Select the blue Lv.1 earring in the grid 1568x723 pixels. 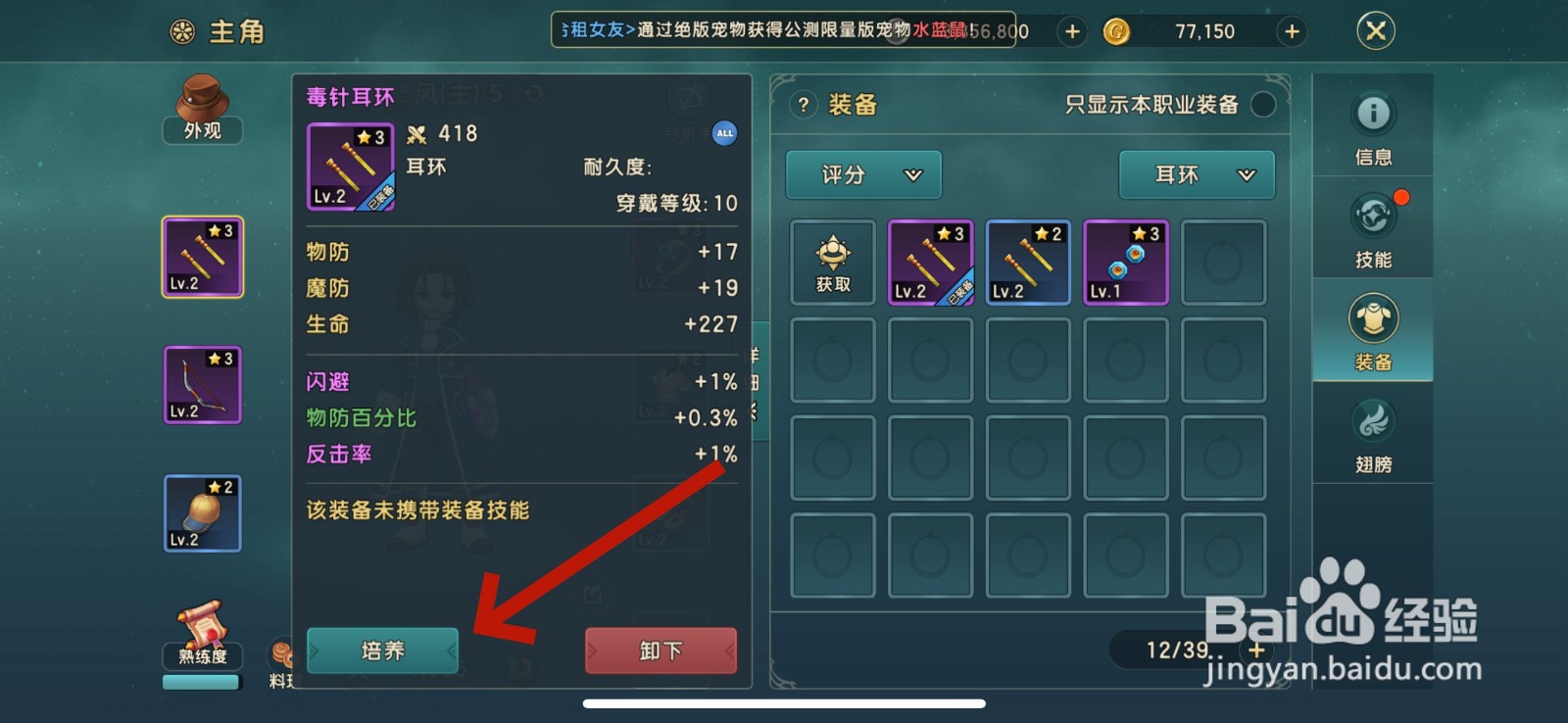[x=1125, y=262]
